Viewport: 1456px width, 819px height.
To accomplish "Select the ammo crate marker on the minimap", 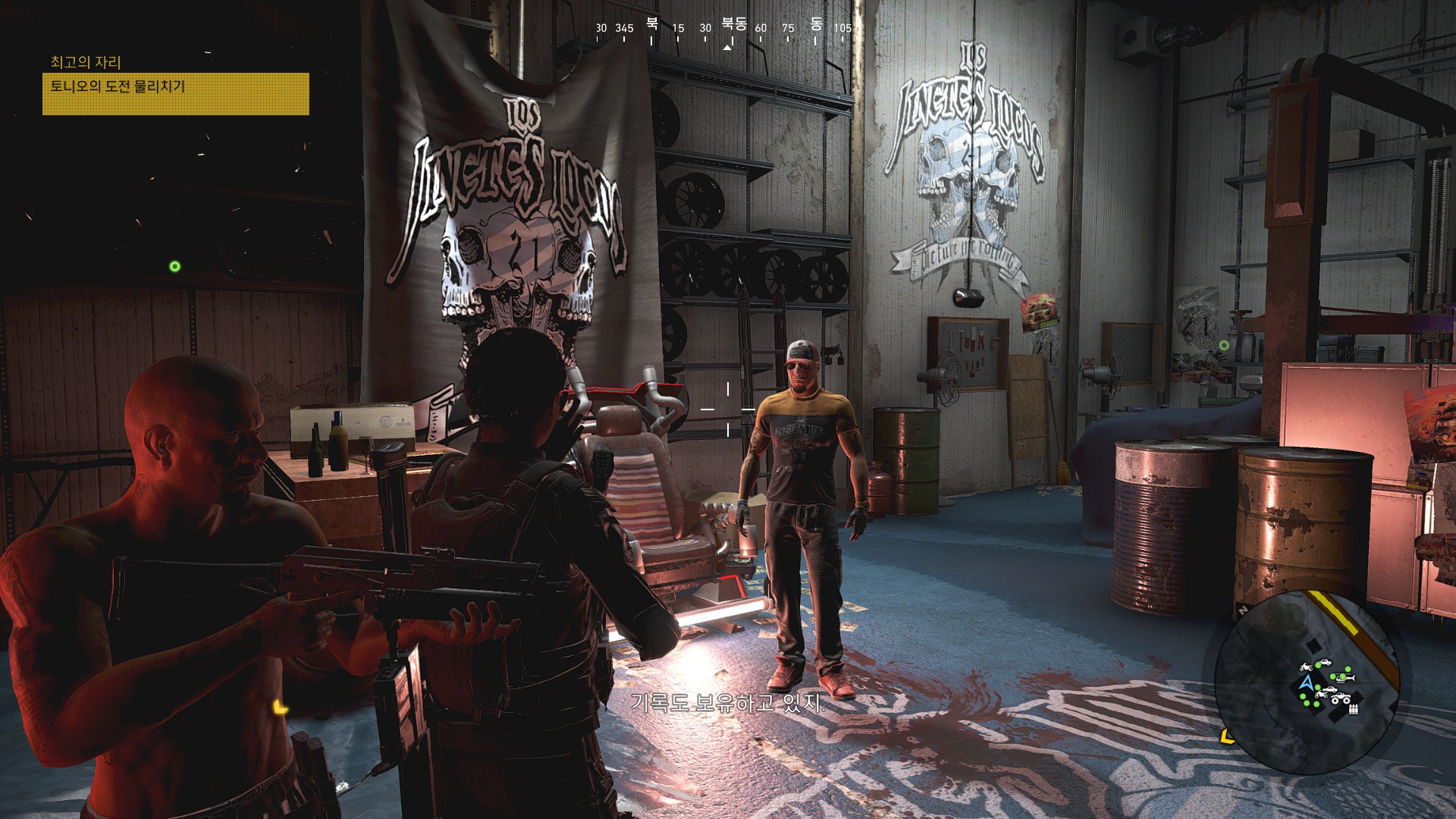I will 1354,710.
